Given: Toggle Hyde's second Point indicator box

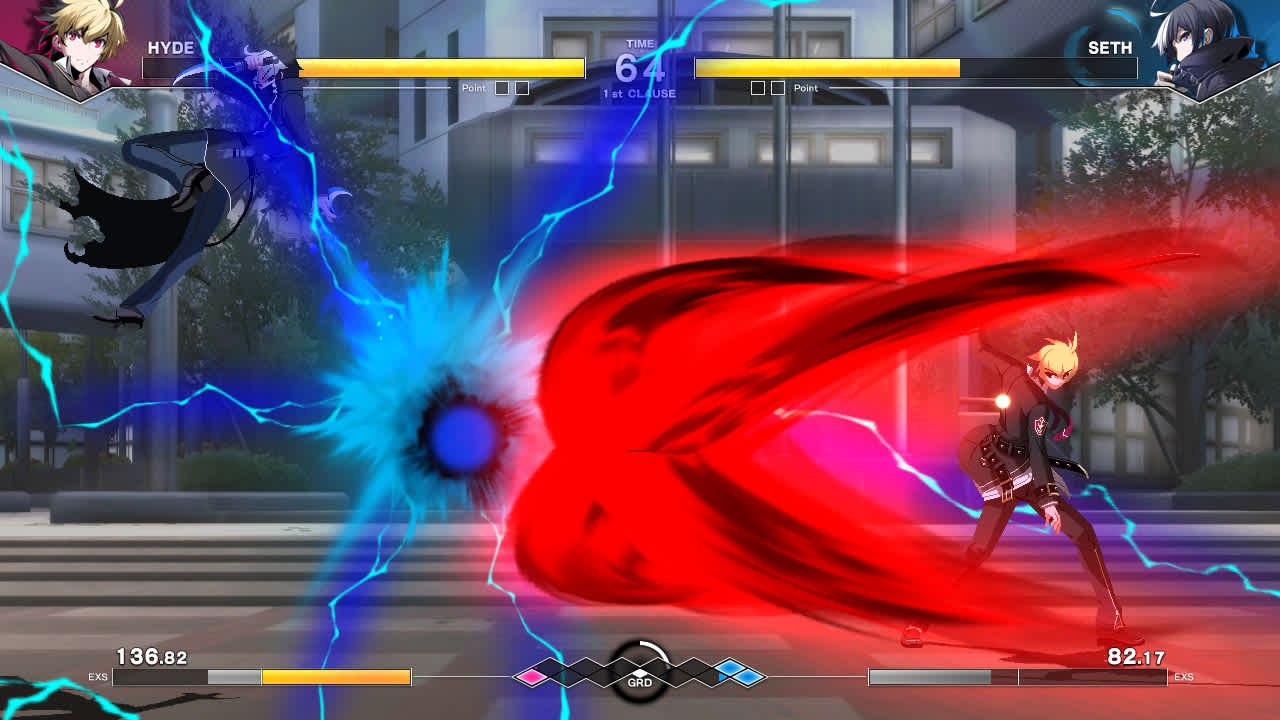Looking at the screenshot, I should 522,88.
